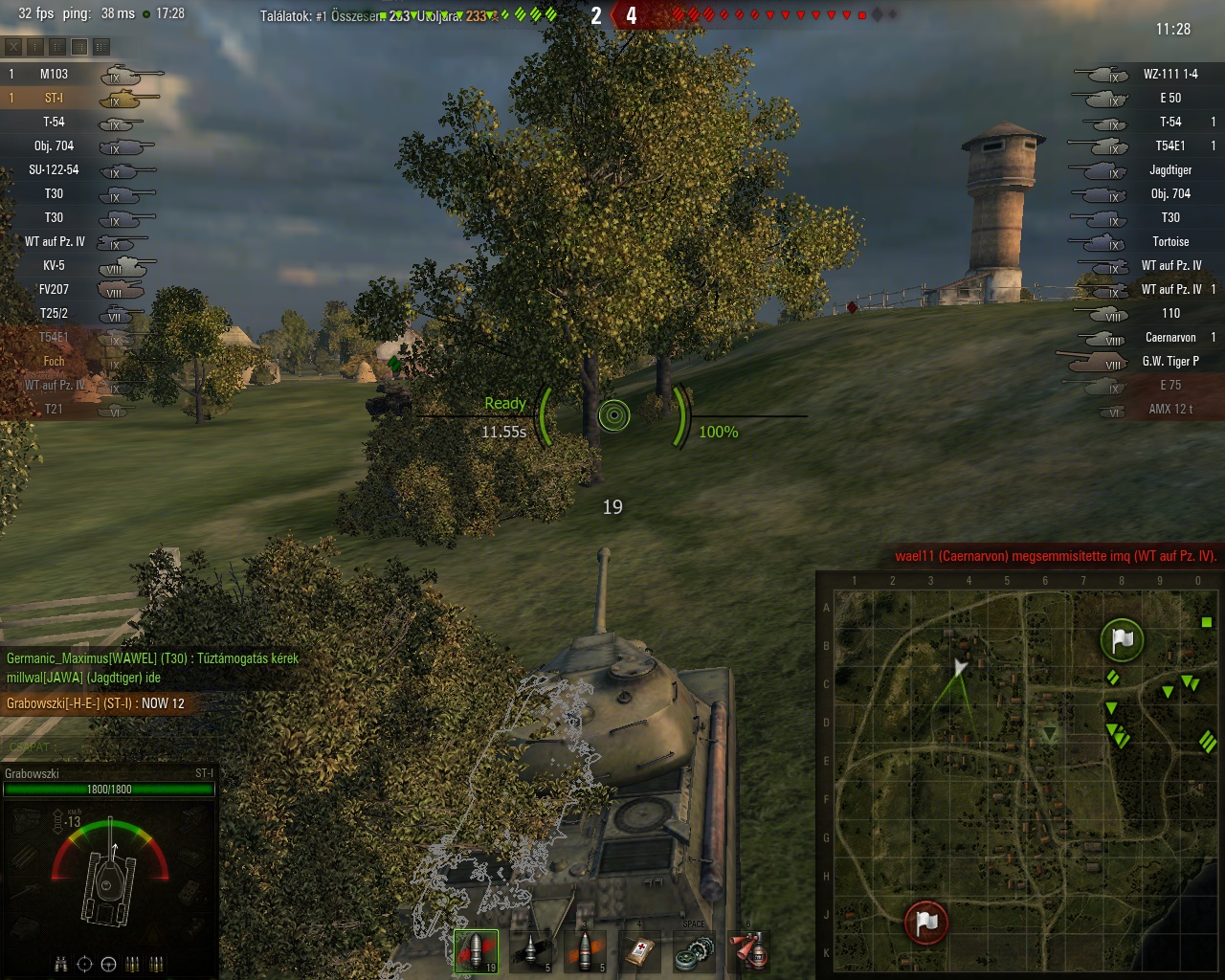The image size is (1225, 980).
Task: Click the red enemy base flag on minimap
Action: pyautogui.click(x=925, y=922)
